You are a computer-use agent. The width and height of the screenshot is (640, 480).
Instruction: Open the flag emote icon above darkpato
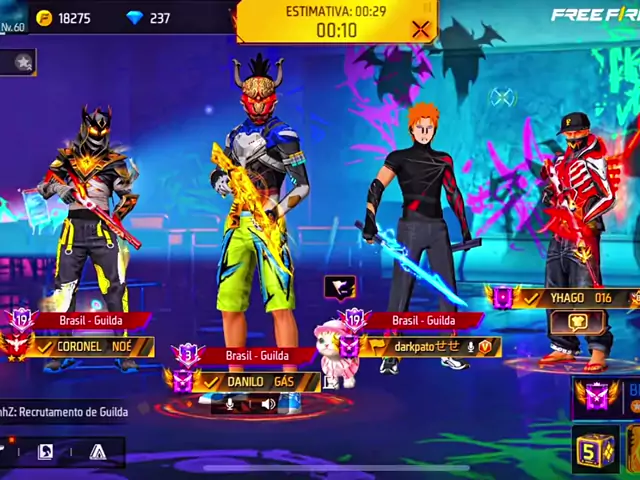340,288
